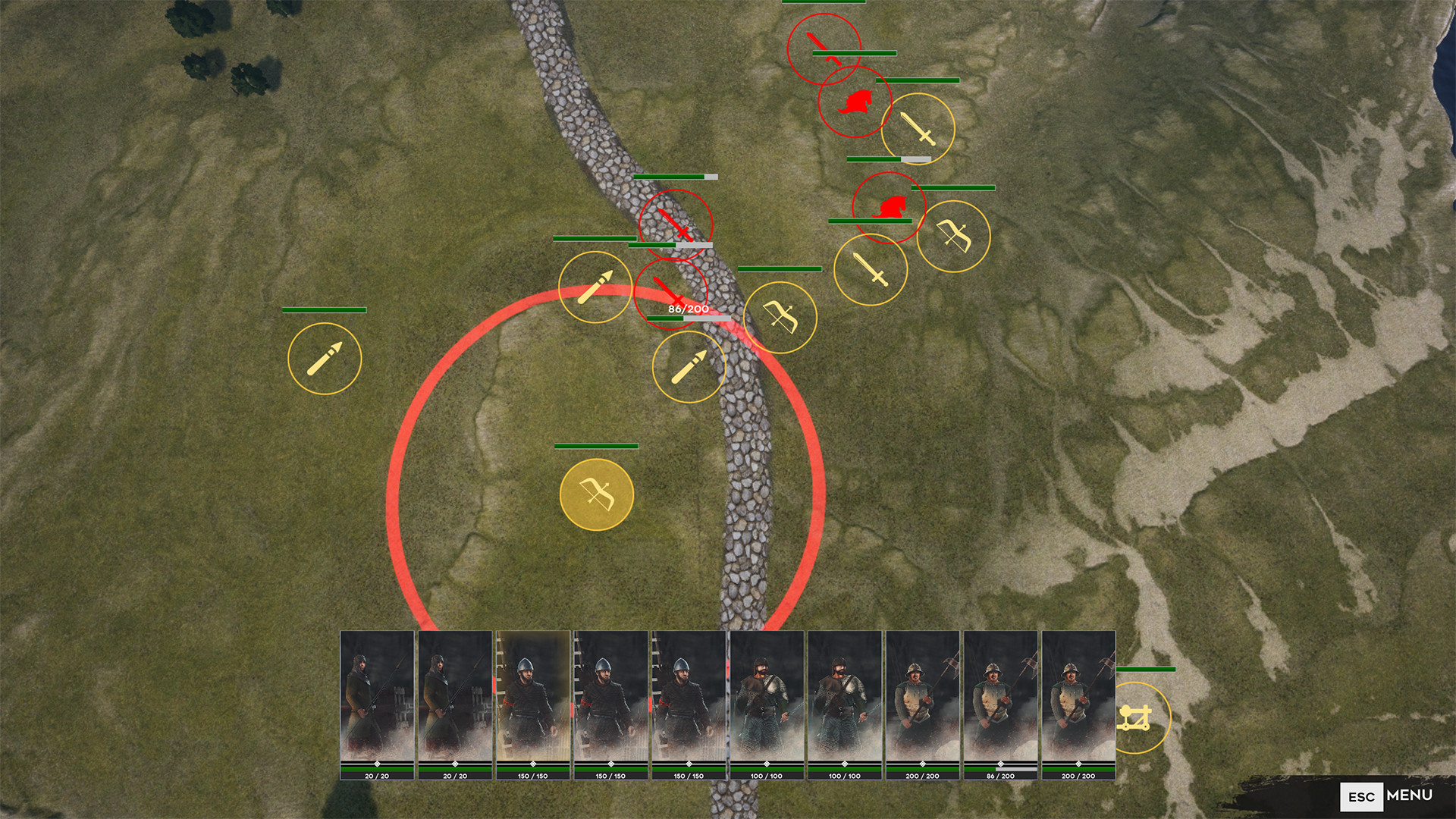Screen dimensions: 1456x819
Task: Choose the highlighted 150/150 unit card
Action: click(x=532, y=704)
